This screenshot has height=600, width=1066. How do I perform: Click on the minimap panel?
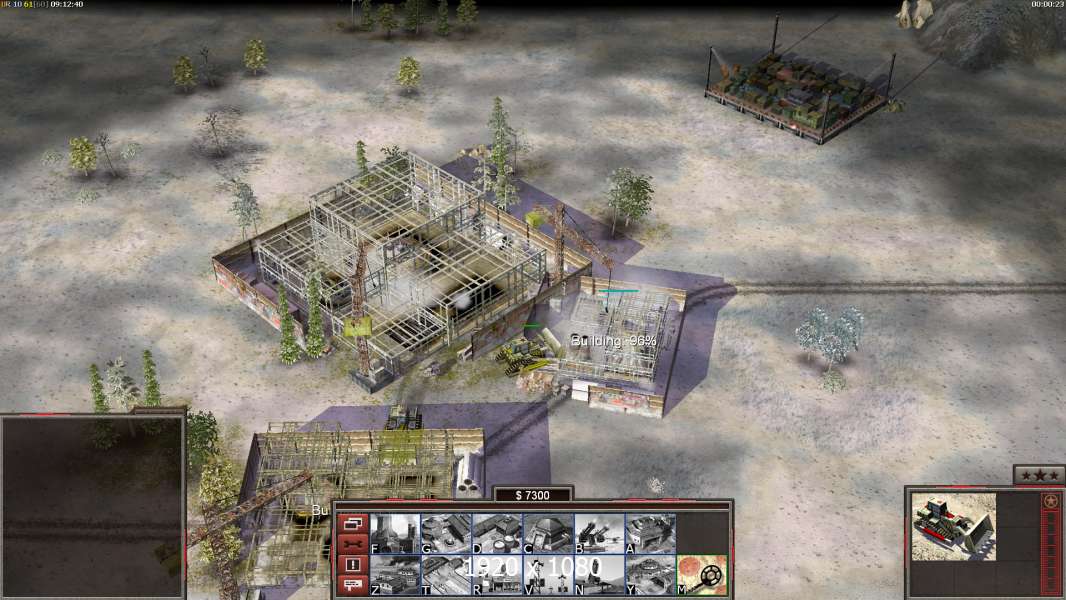[x=92, y=504]
